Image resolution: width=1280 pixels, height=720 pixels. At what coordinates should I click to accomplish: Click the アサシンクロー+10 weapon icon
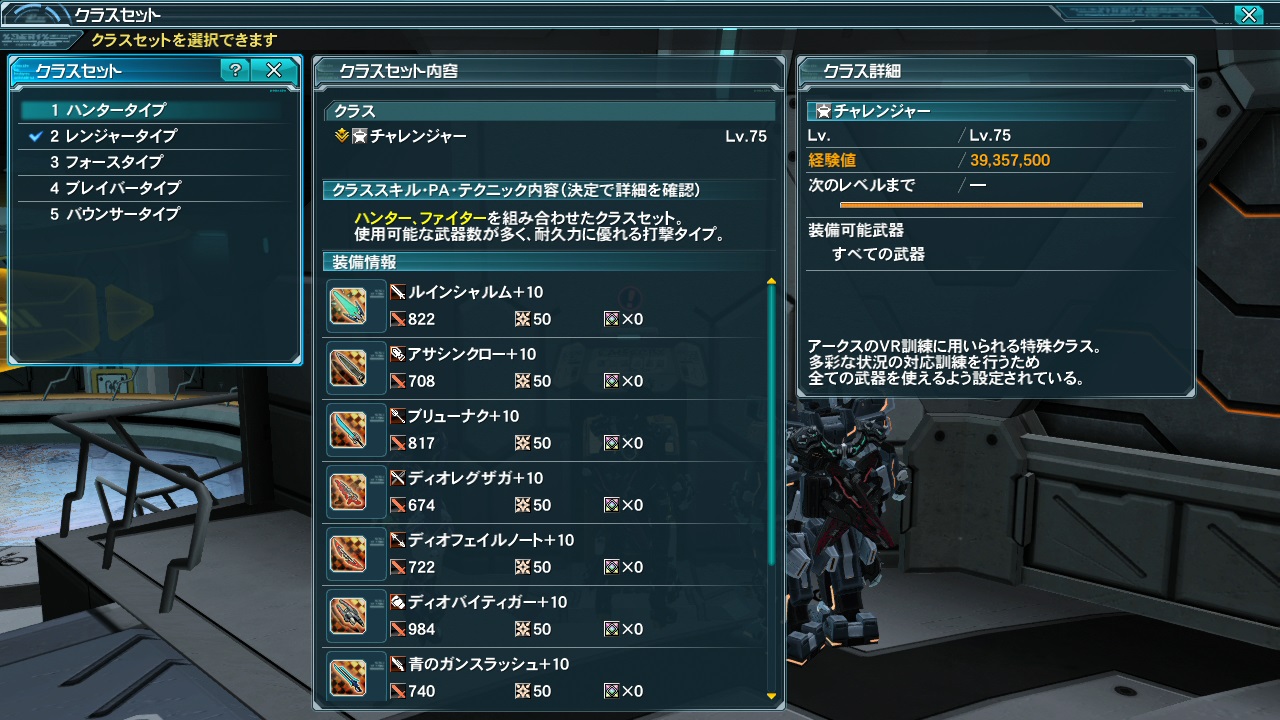(x=355, y=367)
